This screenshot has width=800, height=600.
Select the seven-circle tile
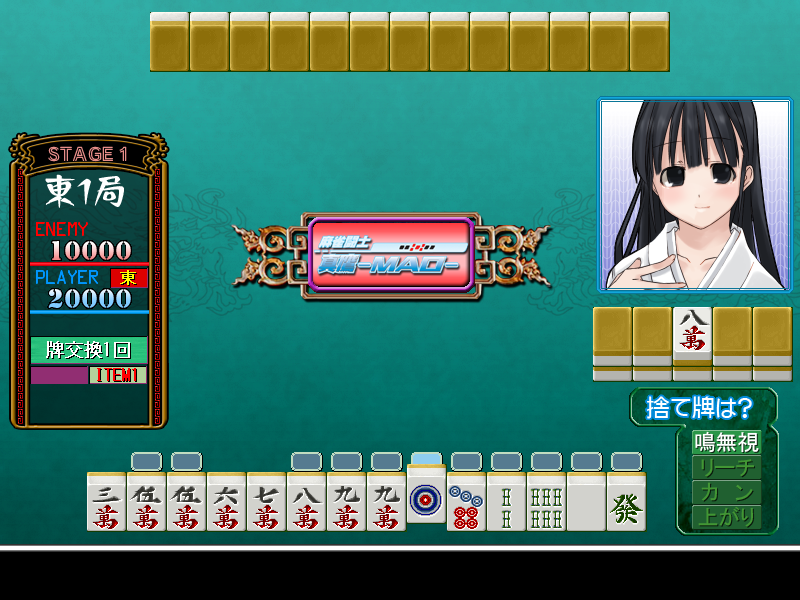tap(466, 502)
